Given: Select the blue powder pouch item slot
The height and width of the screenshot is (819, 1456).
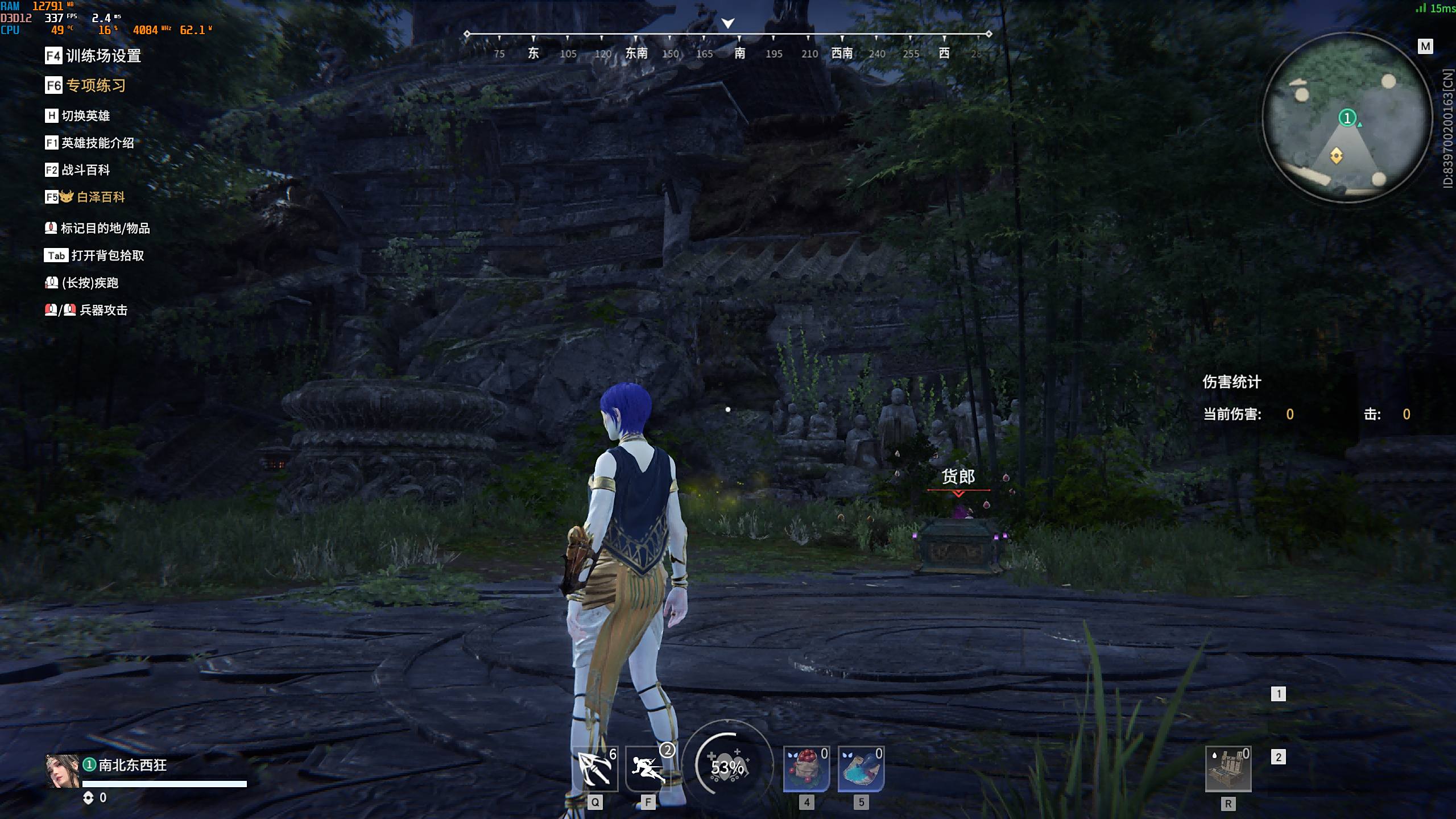Looking at the screenshot, I should (861, 769).
